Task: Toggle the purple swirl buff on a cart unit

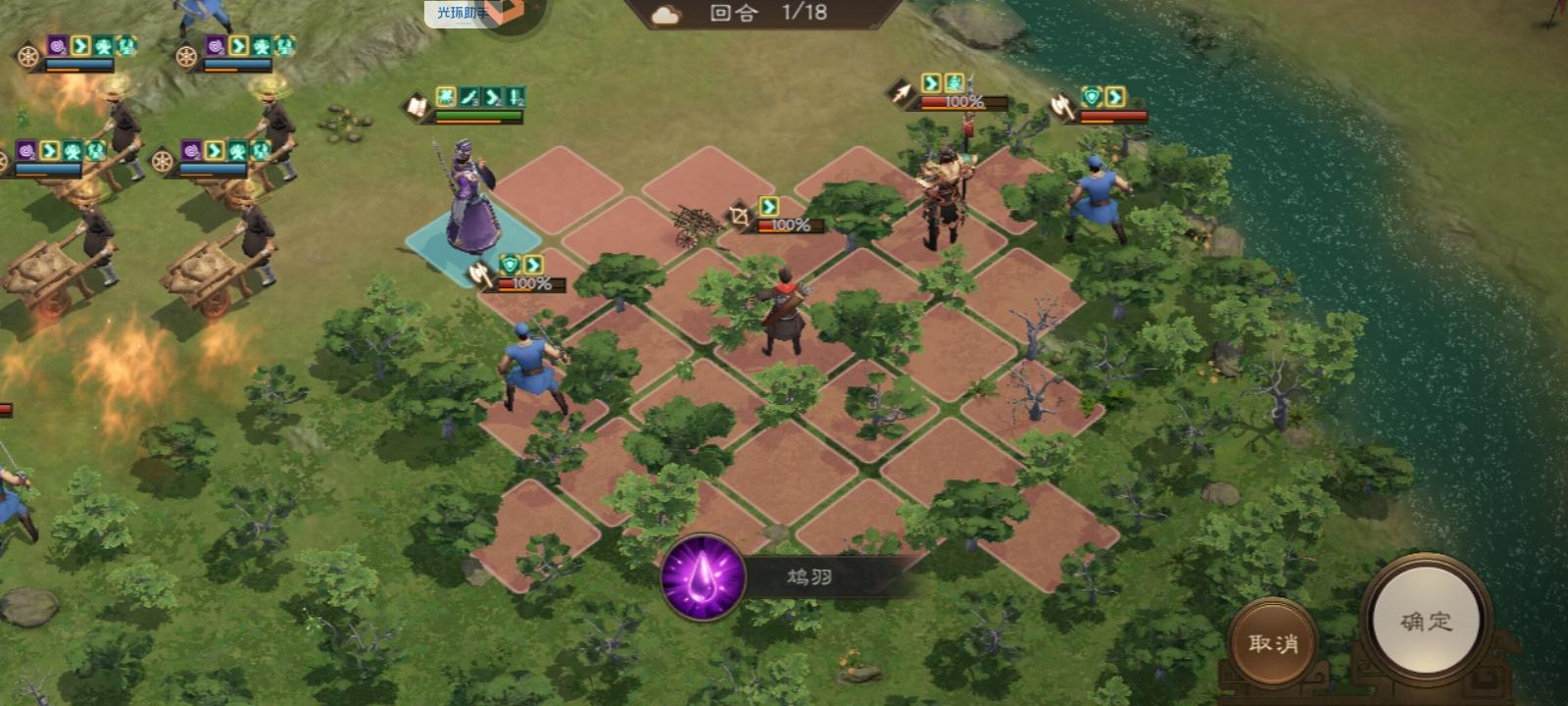Action: pos(57,43)
